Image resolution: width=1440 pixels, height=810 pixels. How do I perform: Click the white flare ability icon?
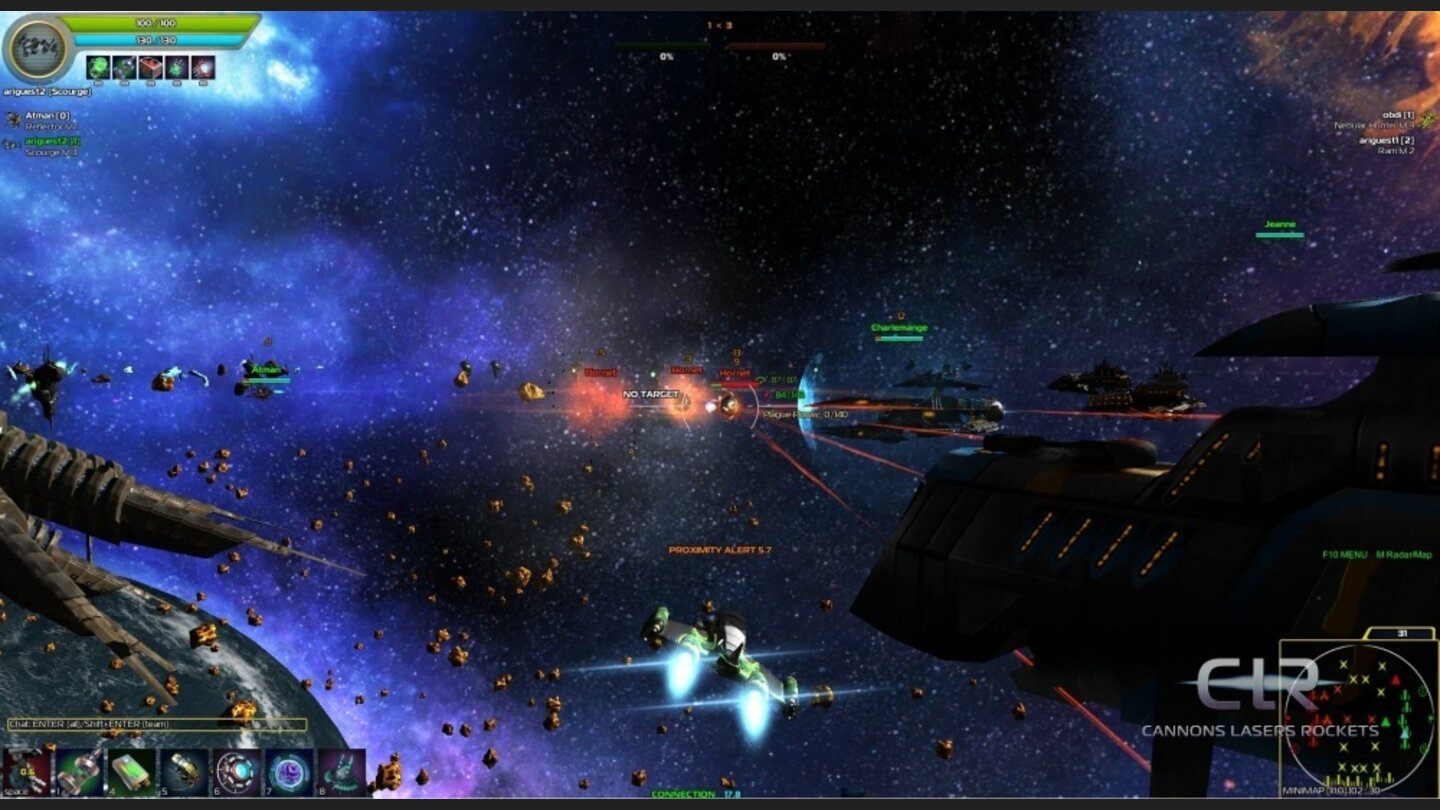click(x=203, y=67)
